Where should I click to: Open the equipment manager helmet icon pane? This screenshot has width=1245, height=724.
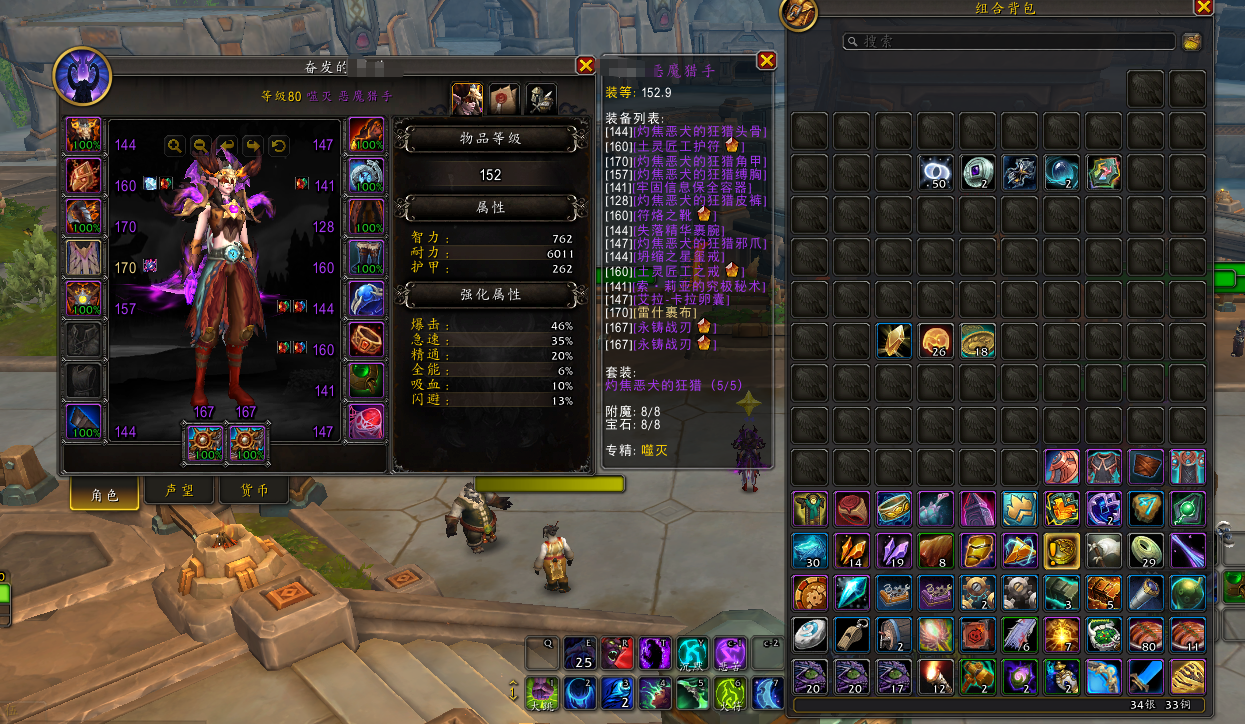pyautogui.click(x=541, y=99)
